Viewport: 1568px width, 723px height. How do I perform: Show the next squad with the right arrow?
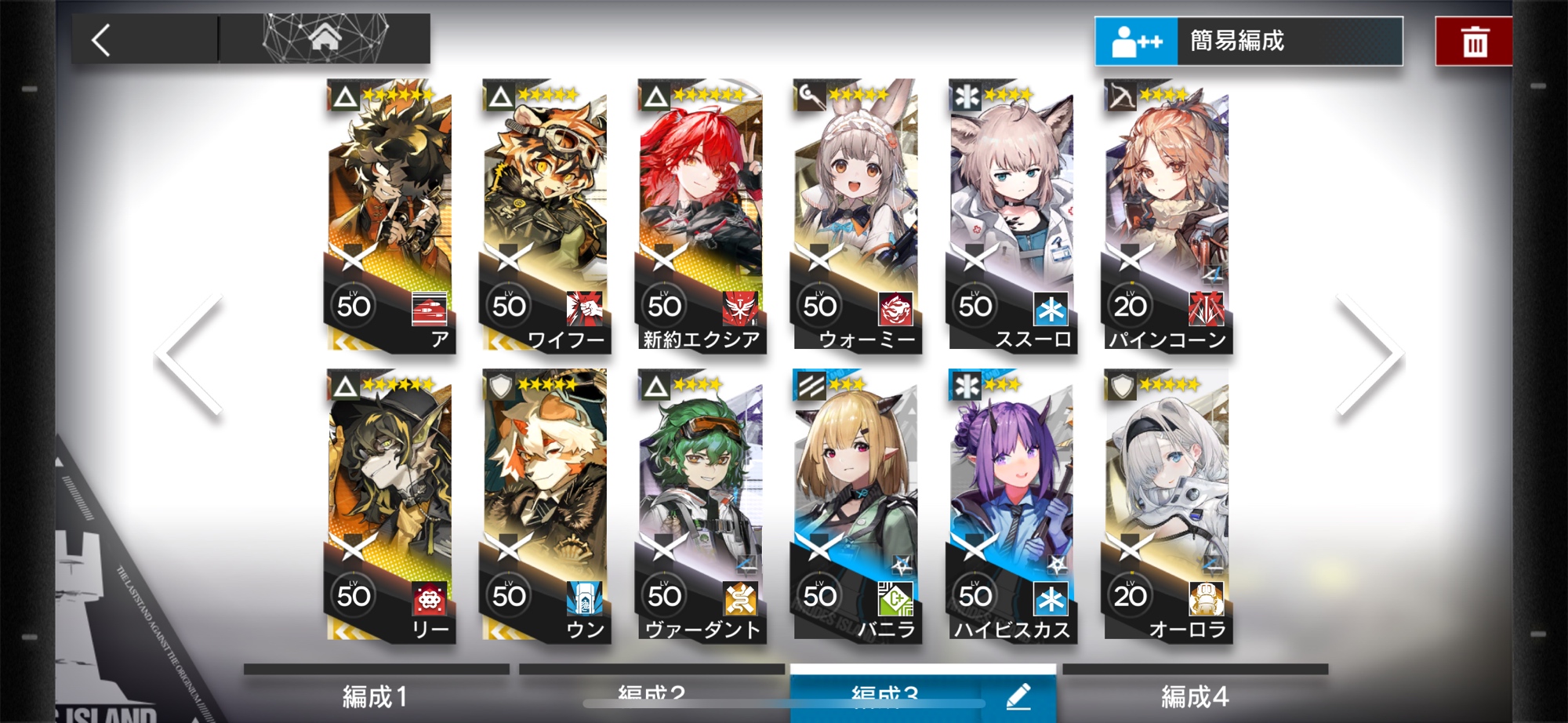click(x=1369, y=355)
